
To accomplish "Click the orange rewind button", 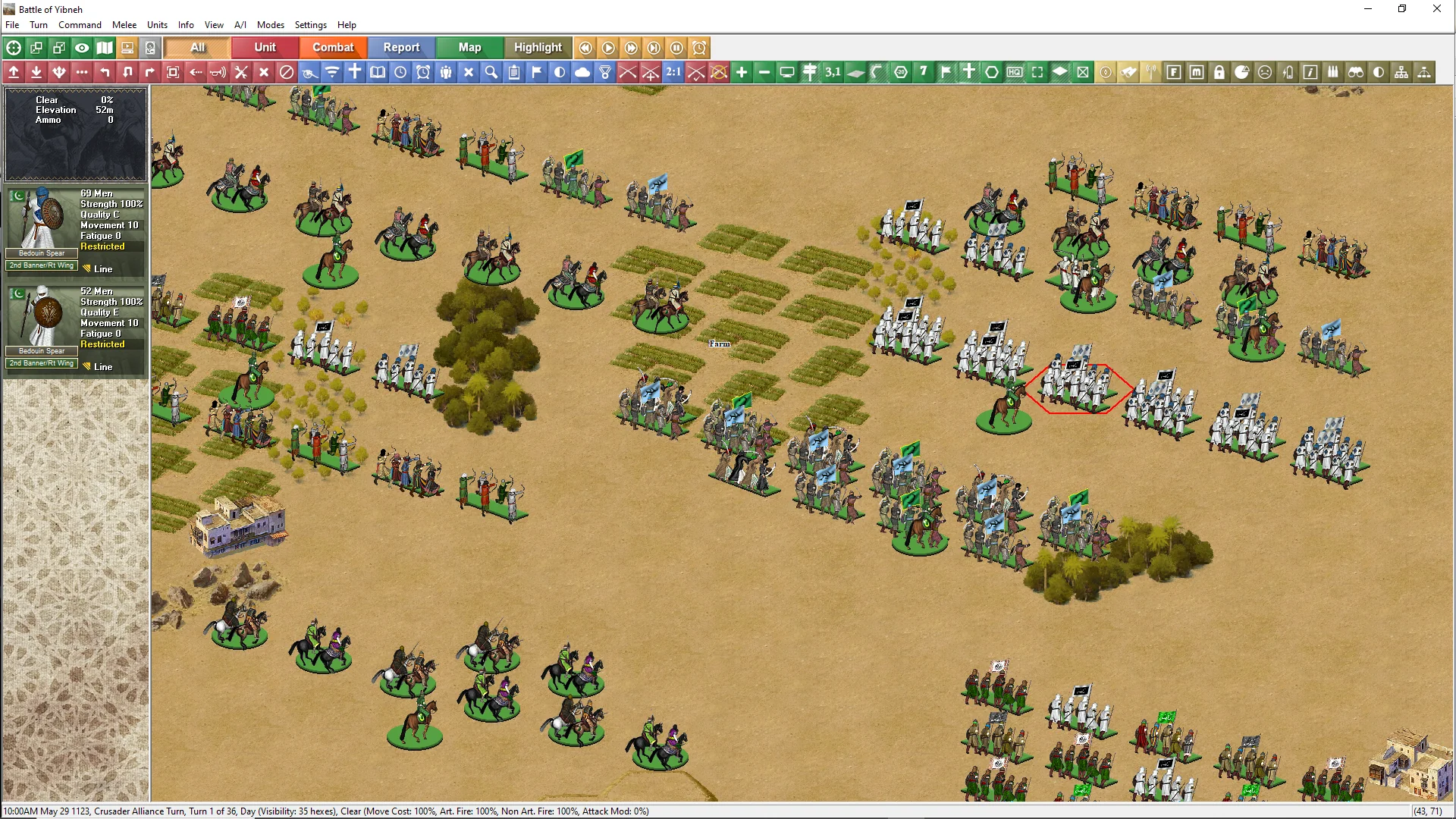I will 585,48.
